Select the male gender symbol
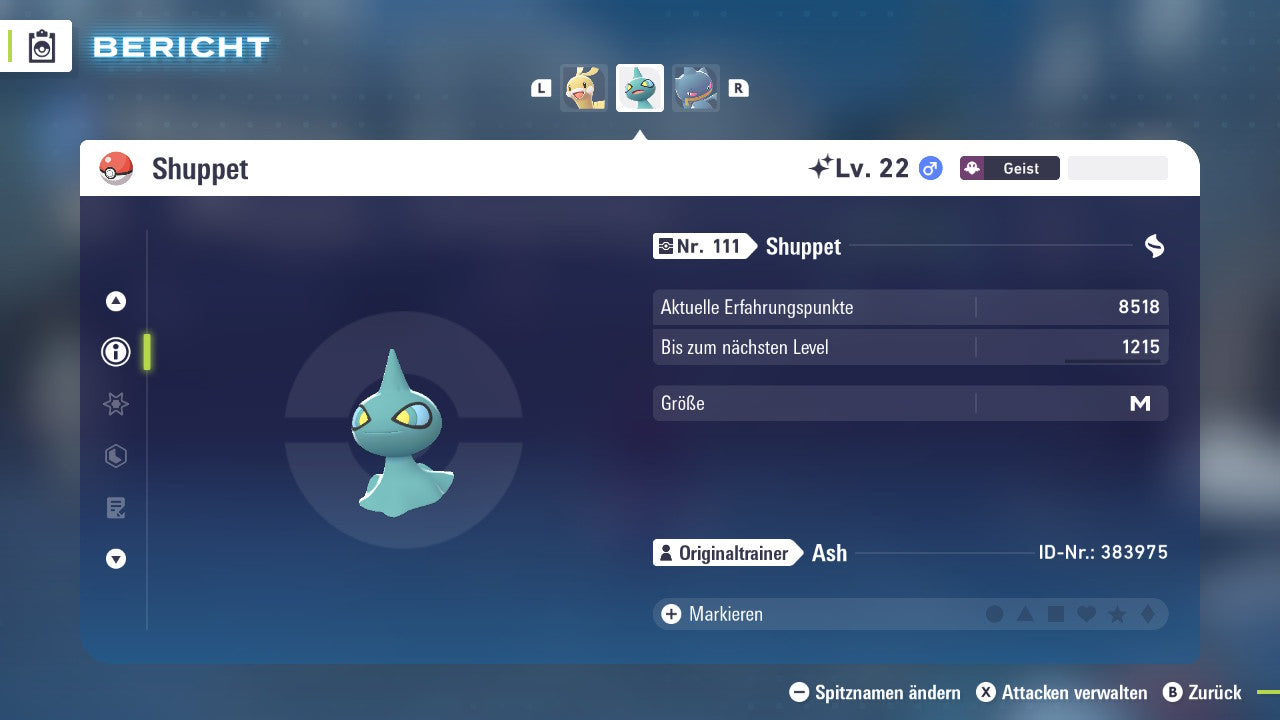The image size is (1280, 720). coord(929,168)
